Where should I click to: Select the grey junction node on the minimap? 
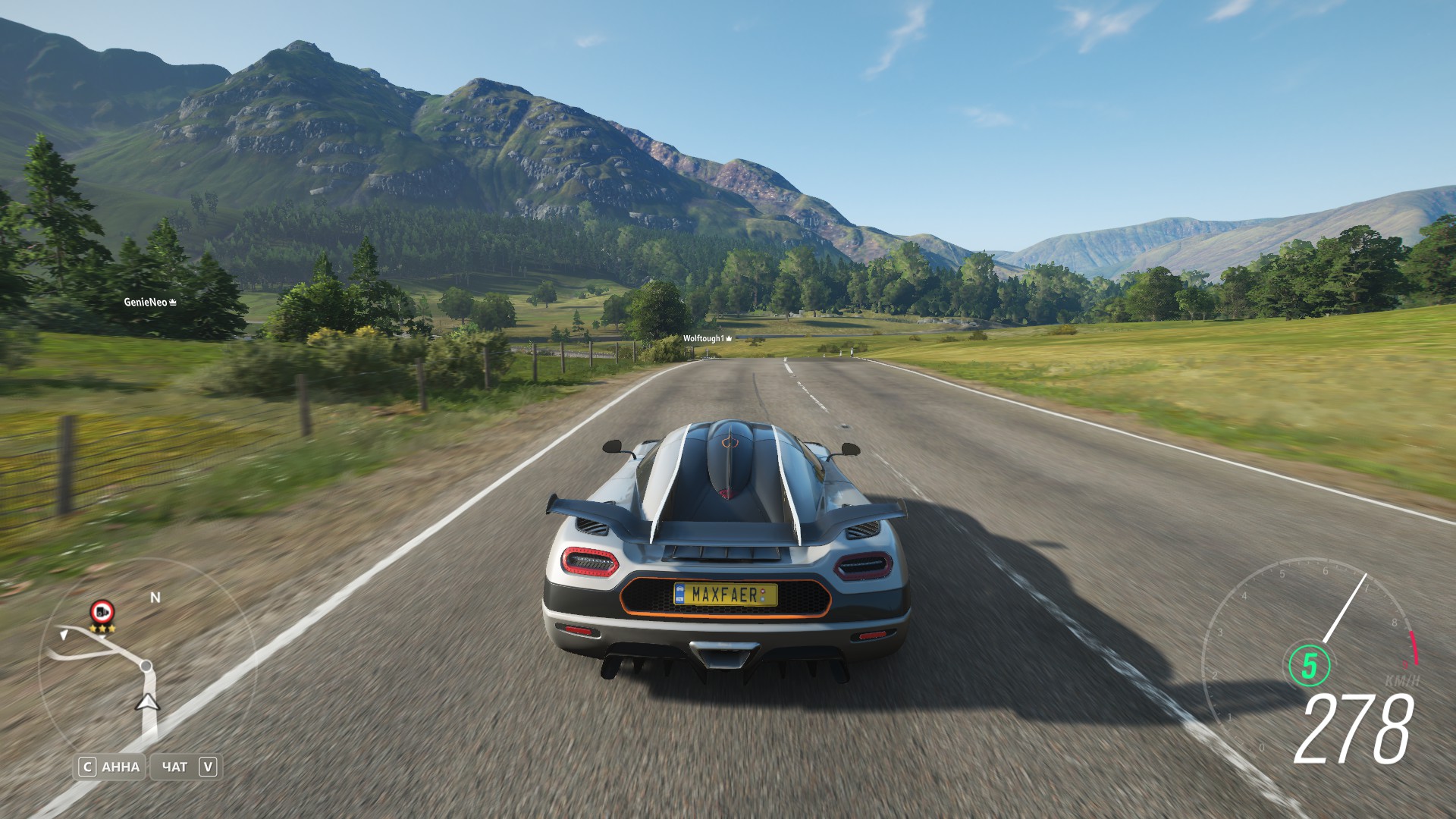click(x=146, y=666)
